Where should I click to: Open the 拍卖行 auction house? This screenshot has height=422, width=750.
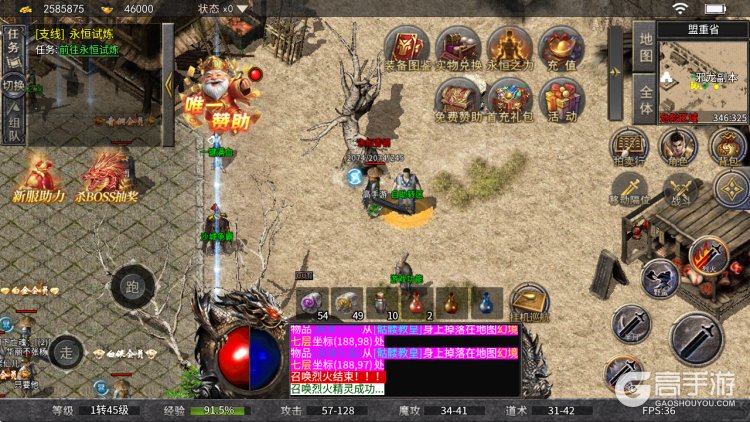click(x=630, y=145)
